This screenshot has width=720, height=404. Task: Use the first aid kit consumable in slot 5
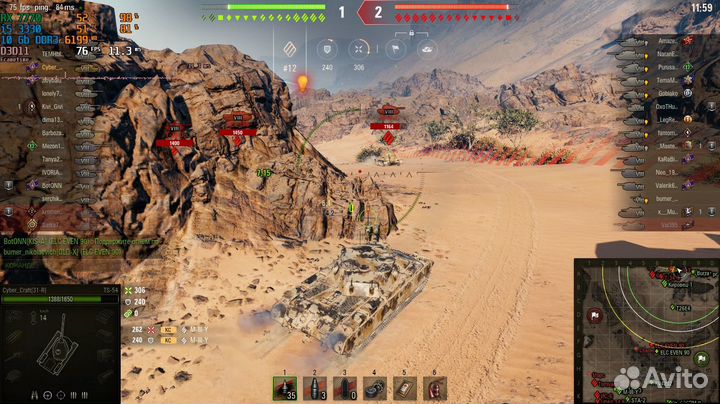(x=404, y=389)
